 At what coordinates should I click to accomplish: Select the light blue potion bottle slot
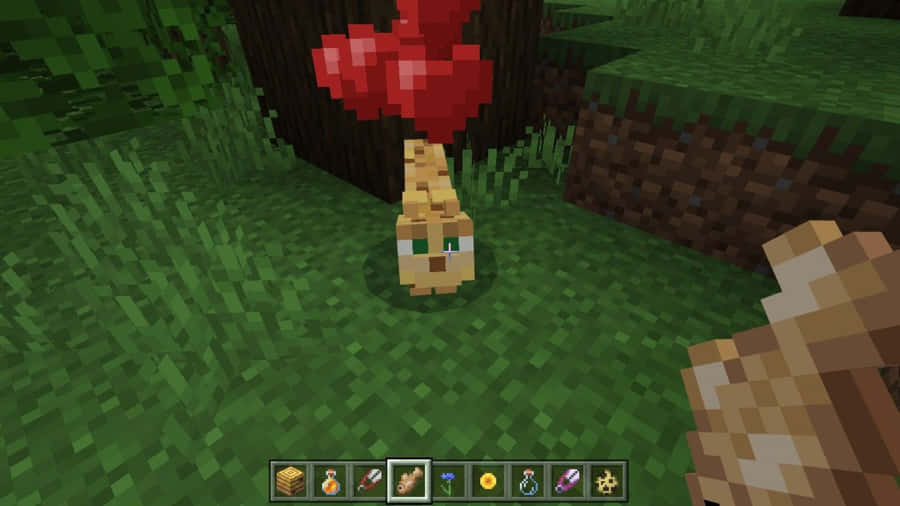[x=529, y=482]
